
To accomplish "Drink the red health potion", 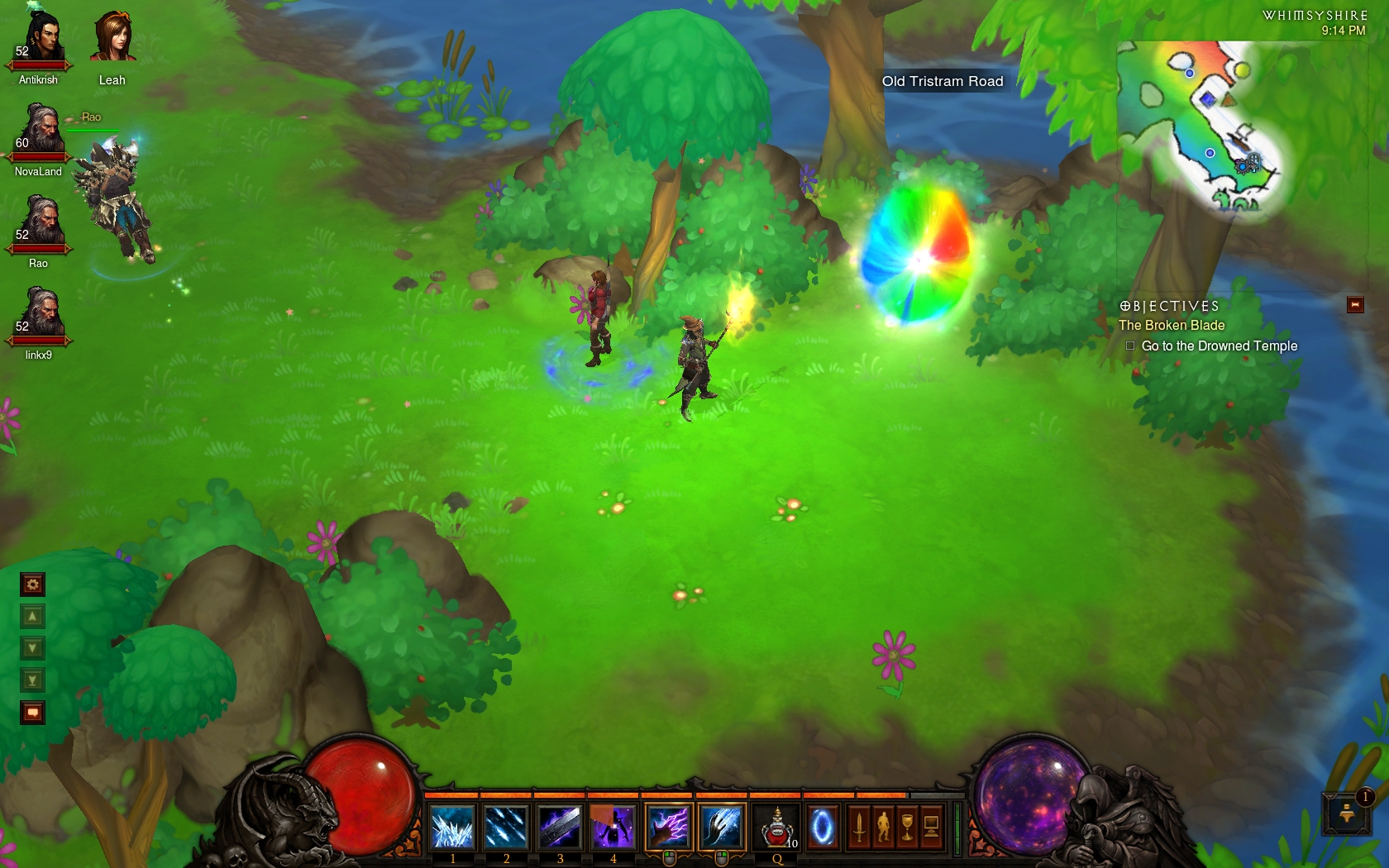I will point(776,827).
